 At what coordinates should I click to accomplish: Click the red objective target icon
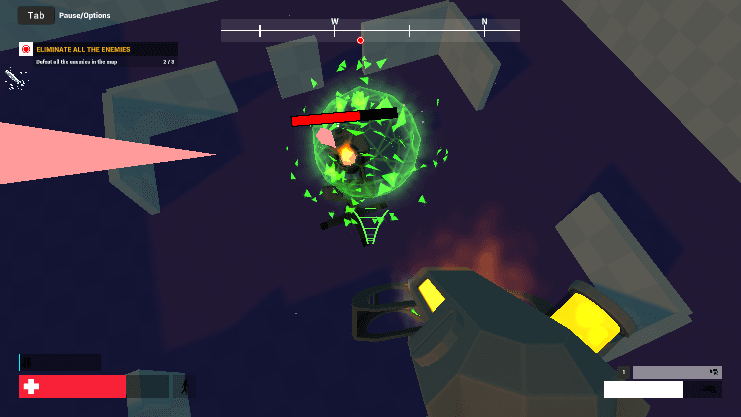(26, 49)
